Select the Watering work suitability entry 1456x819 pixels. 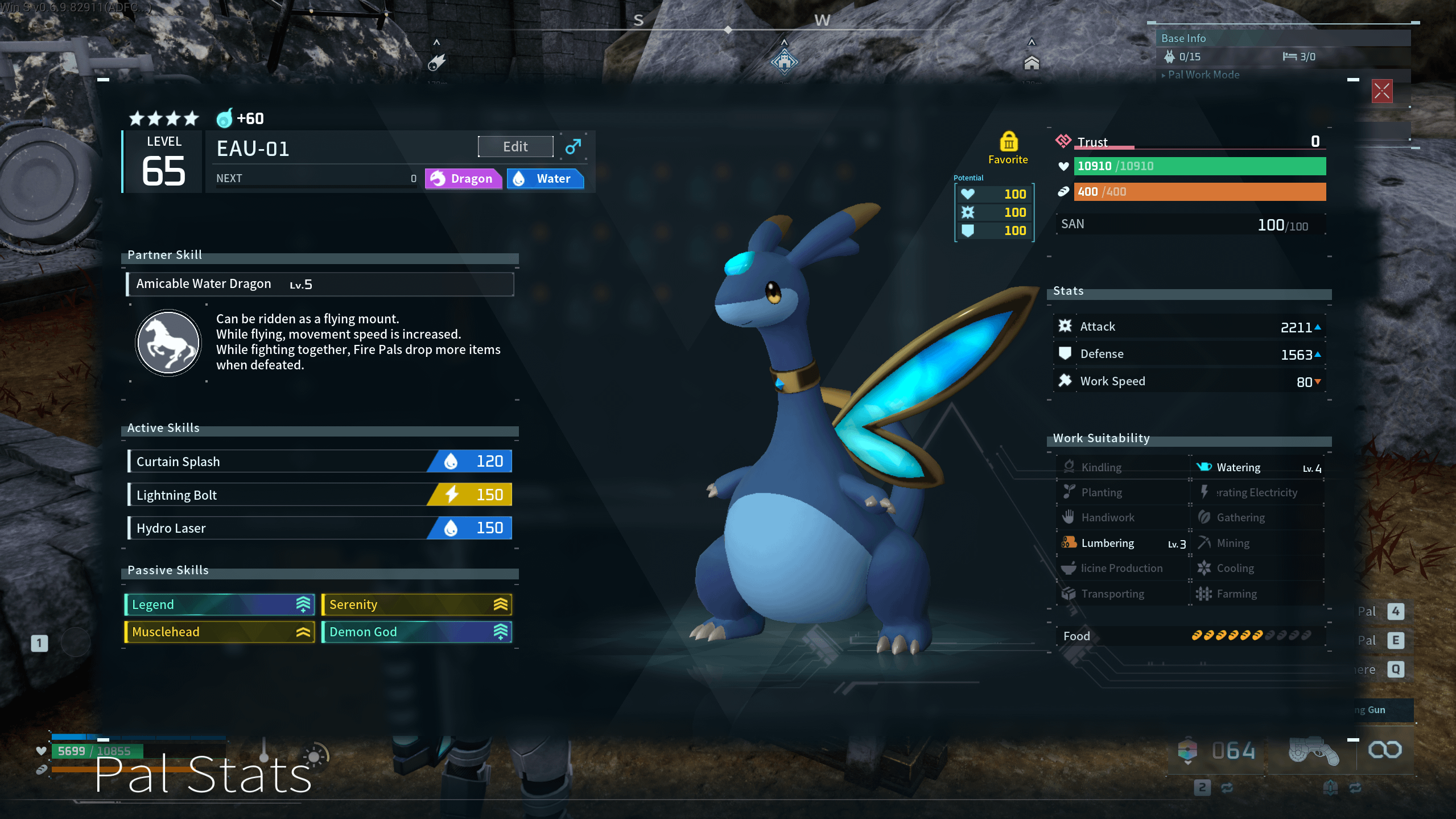tap(1257, 468)
